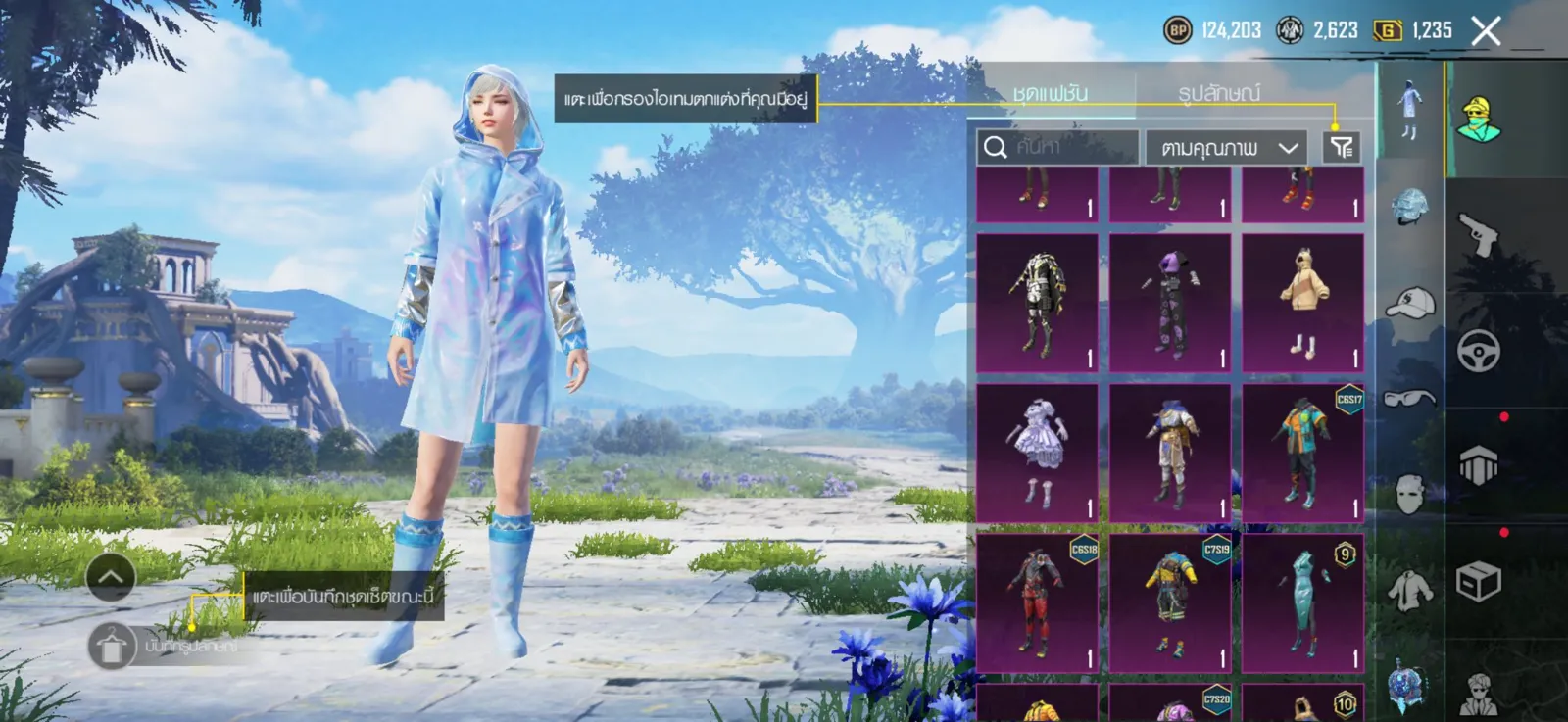Open the ตามคุณภาพ sort dropdown
The height and width of the screenshot is (722, 1568).
coord(1227,148)
